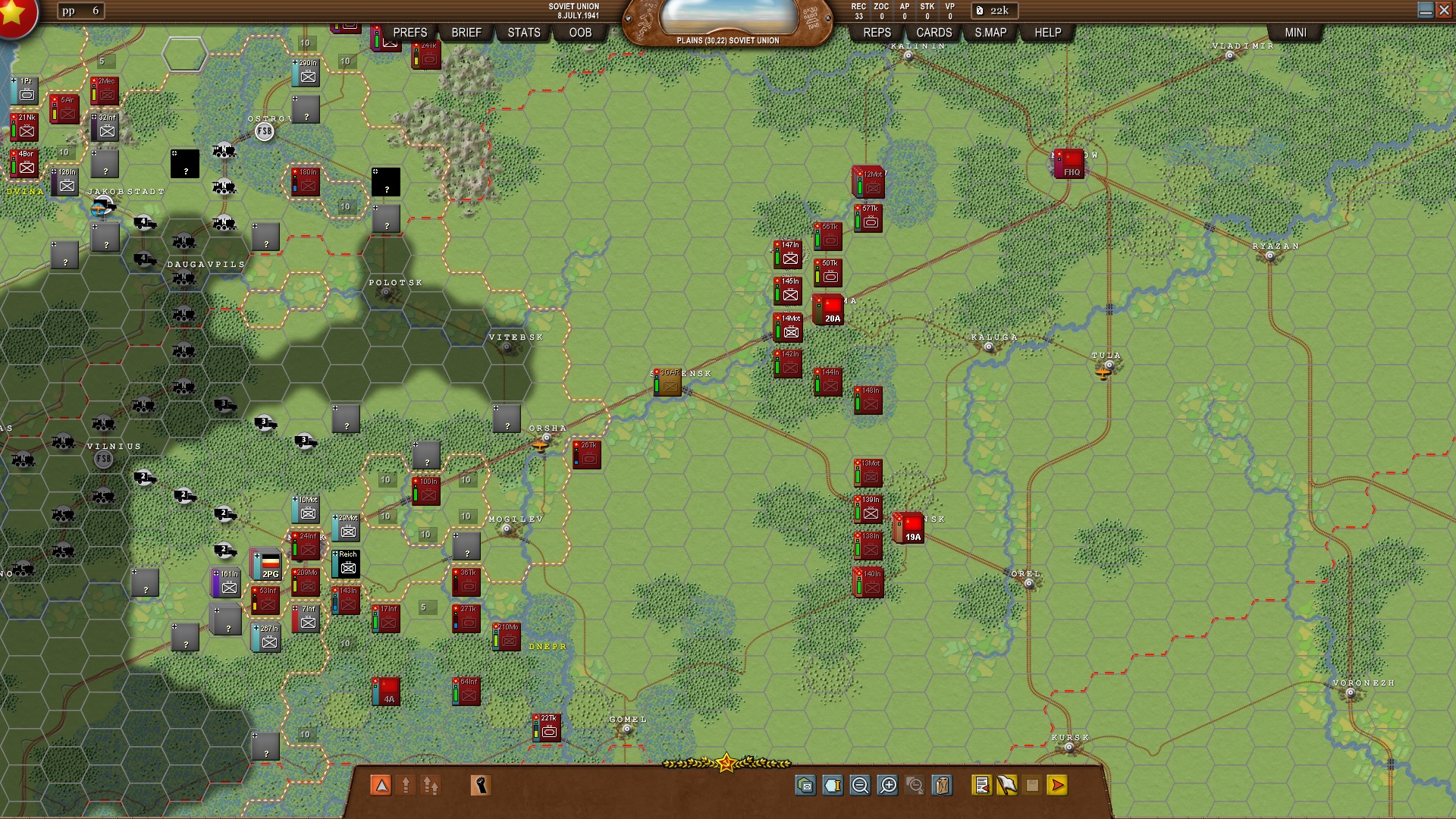
Task: Open the OOB order of battle
Action: [580, 33]
